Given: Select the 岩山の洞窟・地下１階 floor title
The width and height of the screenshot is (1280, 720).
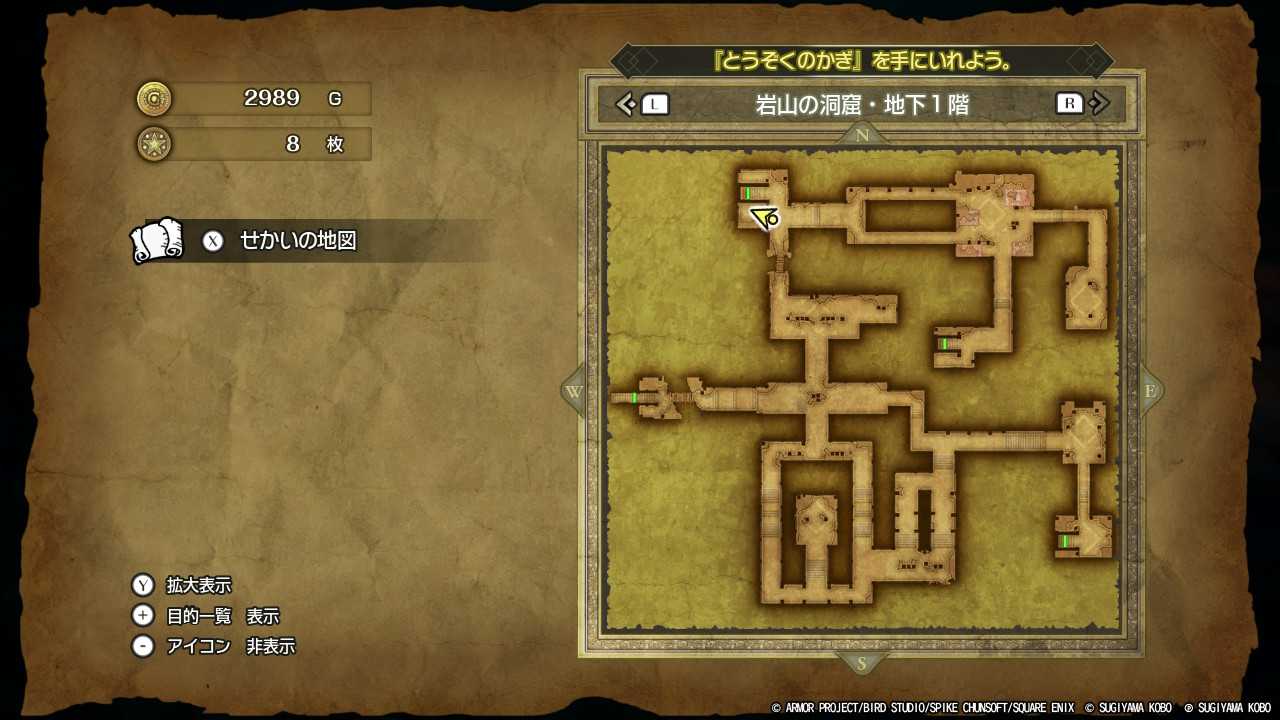Looking at the screenshot, I should coord(862,103).
